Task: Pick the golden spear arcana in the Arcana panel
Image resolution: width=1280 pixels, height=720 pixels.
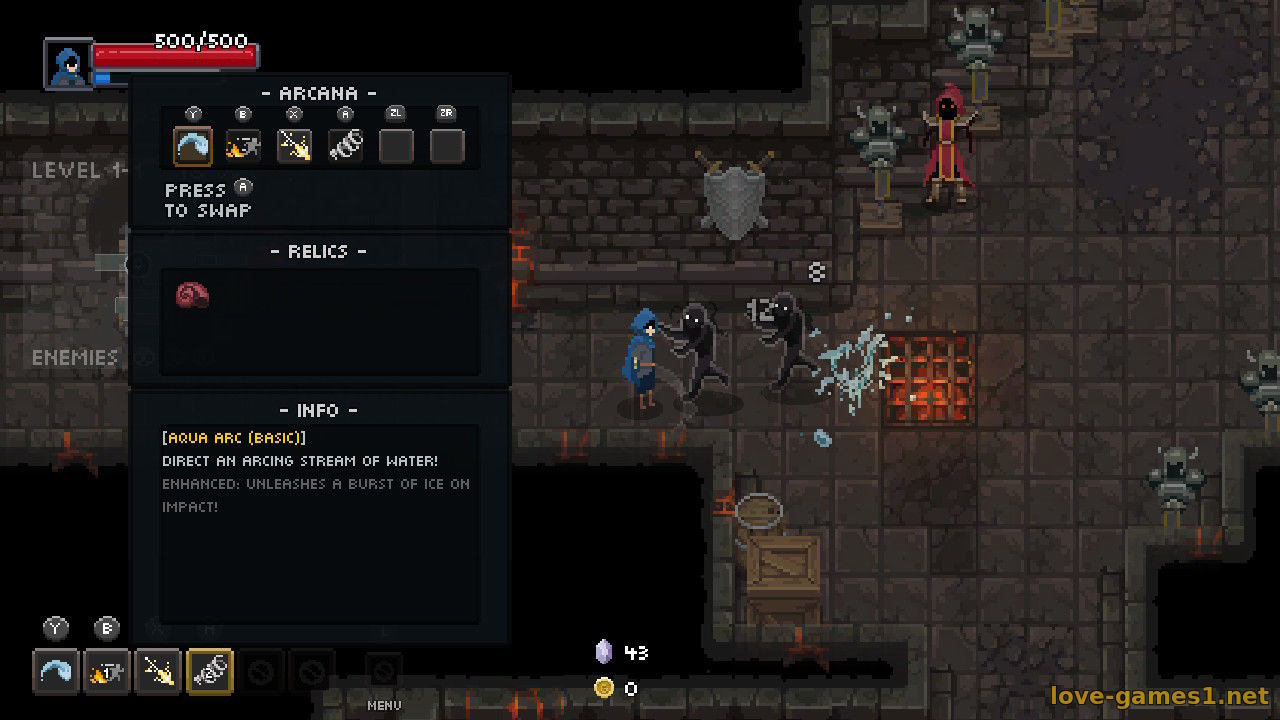Action: point(294,146)
